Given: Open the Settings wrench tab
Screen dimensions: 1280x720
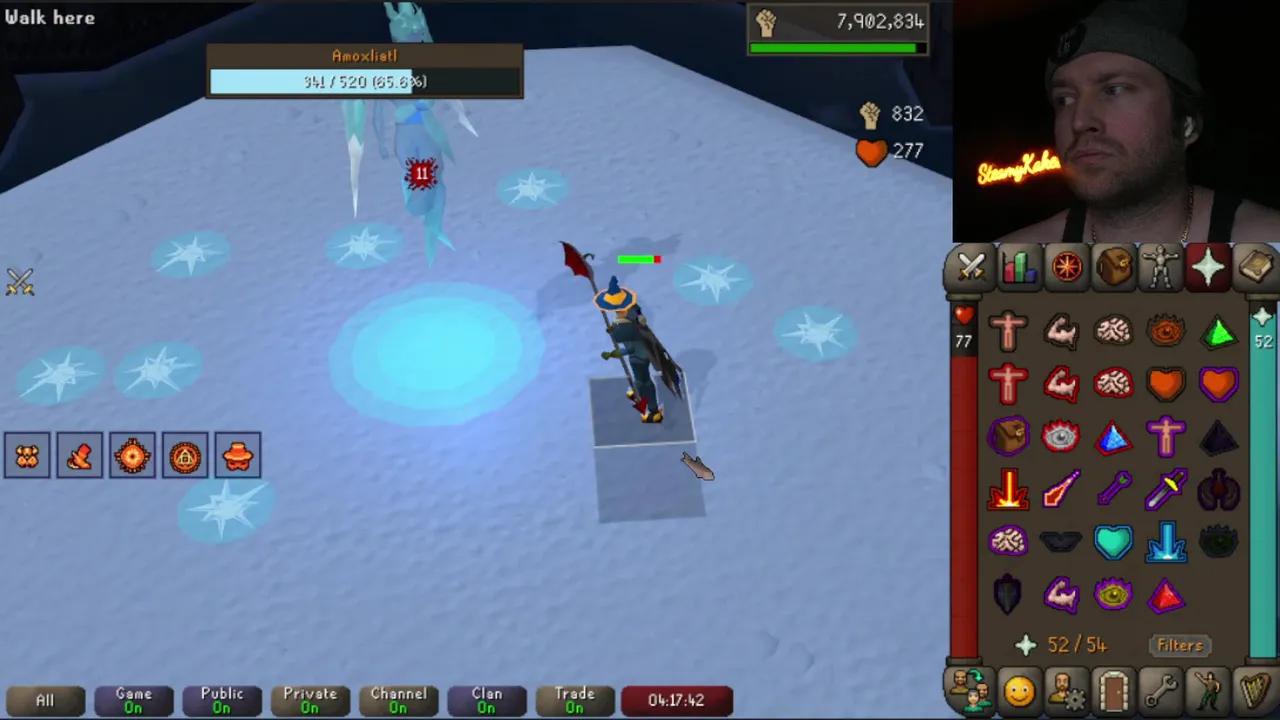Looking at the screenshot, I should coord(1162,690).
